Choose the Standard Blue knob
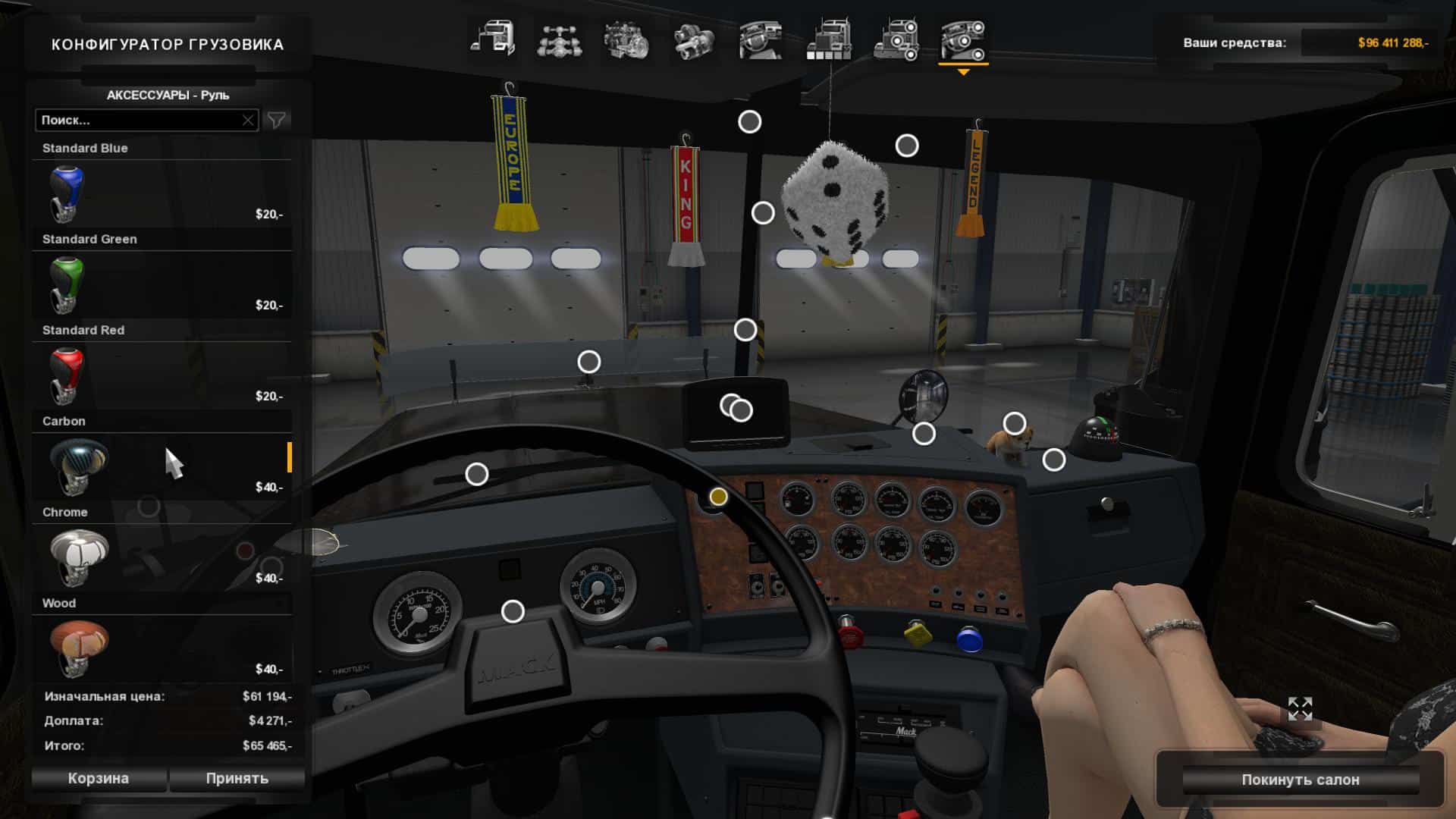 (162, 193)
